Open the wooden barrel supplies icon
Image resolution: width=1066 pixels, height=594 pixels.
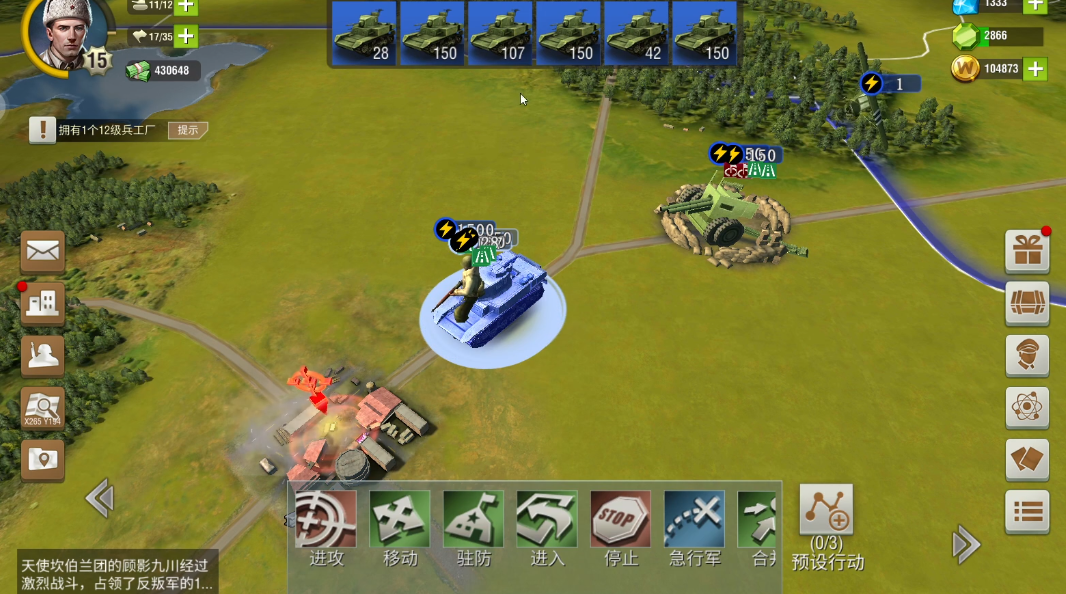[x=1027, y=304]
